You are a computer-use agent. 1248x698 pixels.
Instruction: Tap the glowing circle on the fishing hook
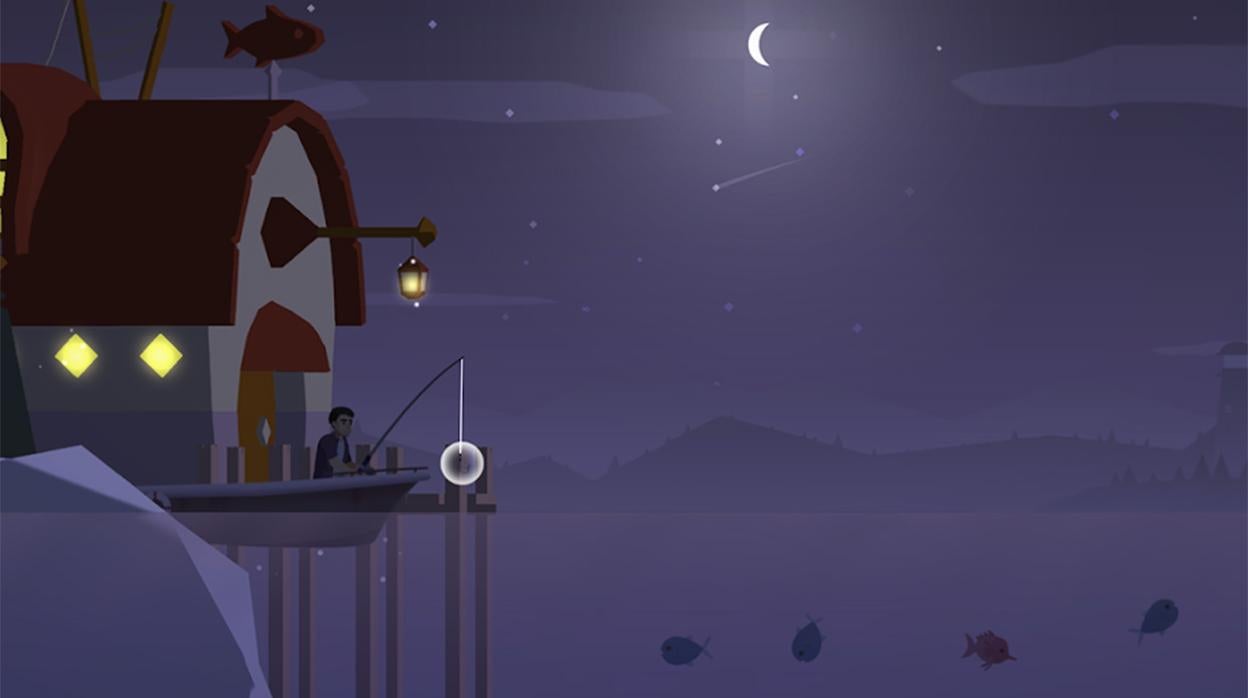[462, 463]
